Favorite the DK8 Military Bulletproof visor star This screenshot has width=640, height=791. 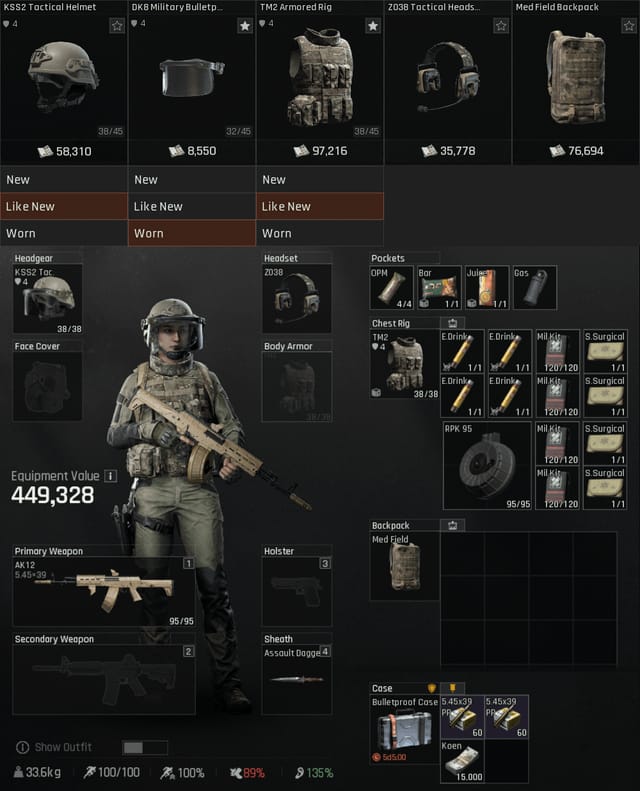(245, 26)
